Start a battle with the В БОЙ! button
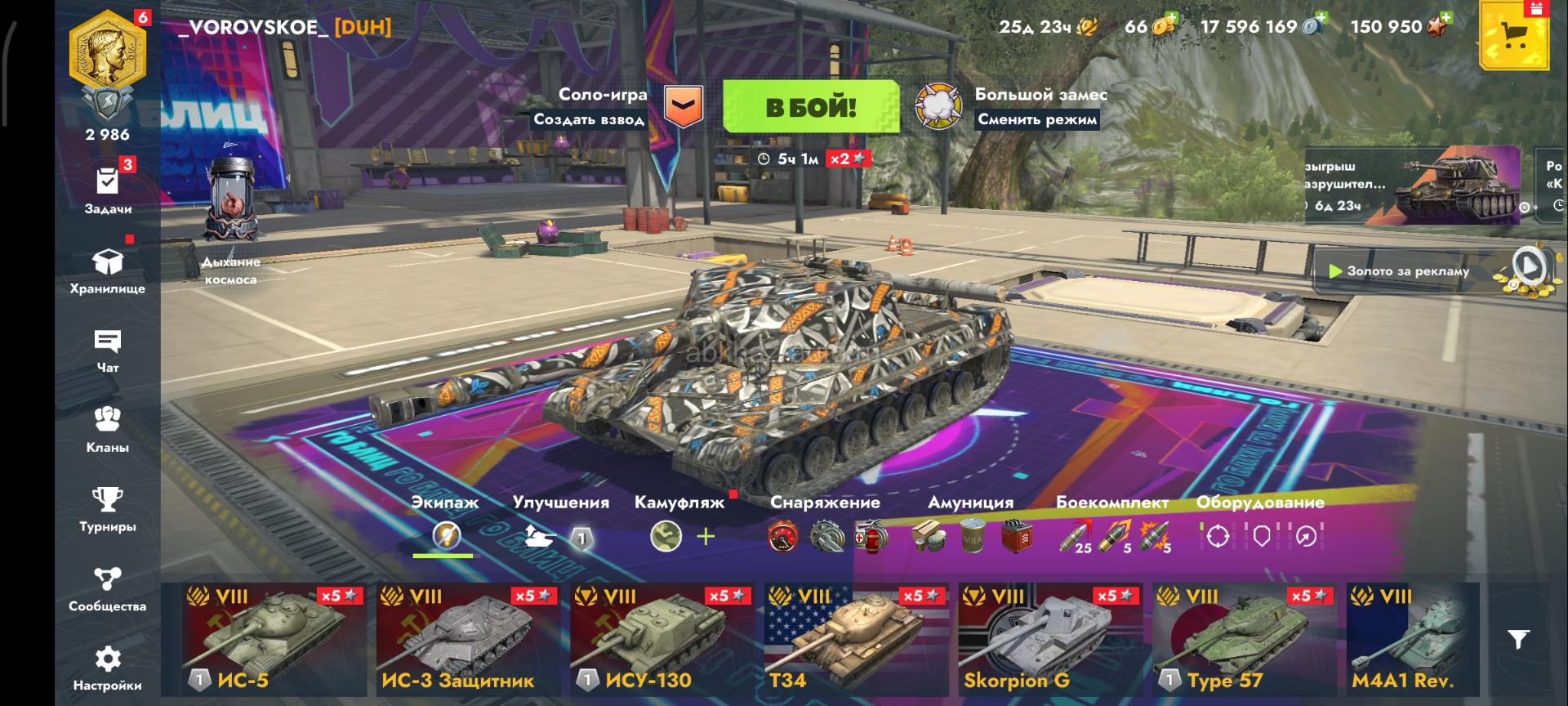This screenshot has width=1568, height=706. (x=810, y=107)
